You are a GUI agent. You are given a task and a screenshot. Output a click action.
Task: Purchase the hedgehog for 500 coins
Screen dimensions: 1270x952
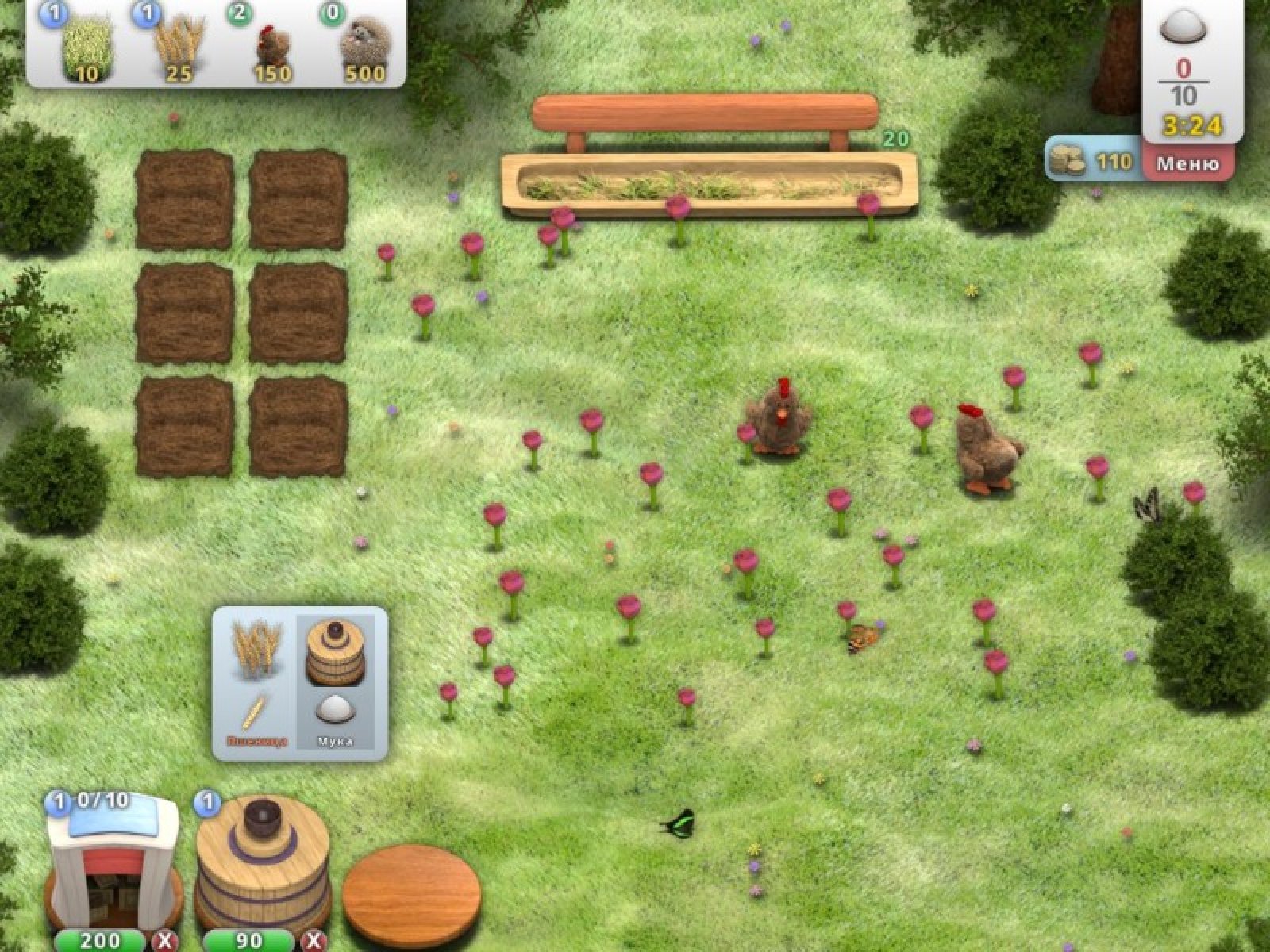[x=364, y=49]
